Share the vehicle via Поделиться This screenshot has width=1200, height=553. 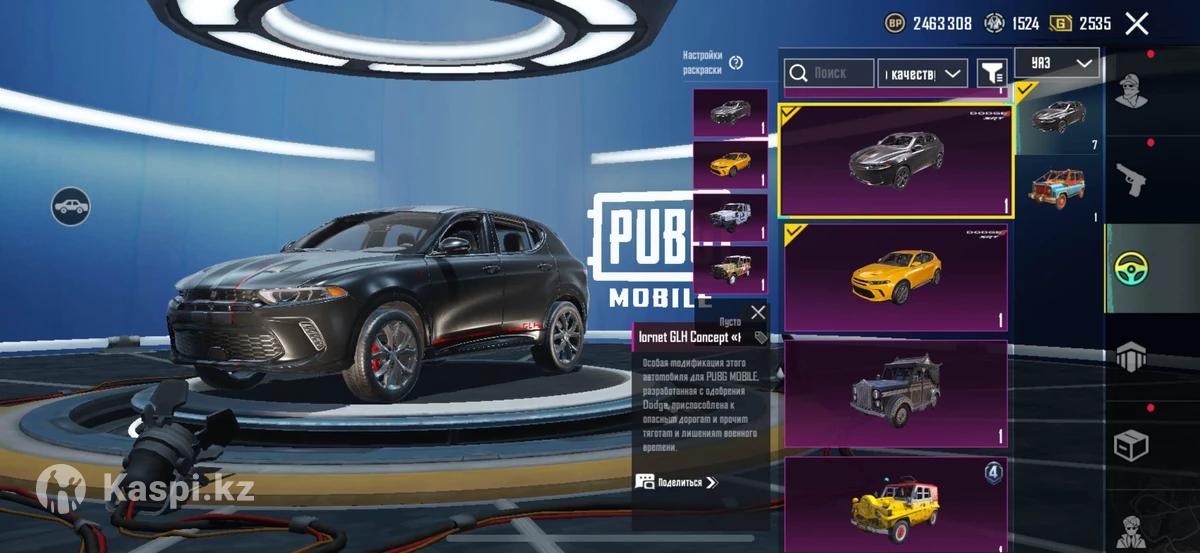coord(678,482)
